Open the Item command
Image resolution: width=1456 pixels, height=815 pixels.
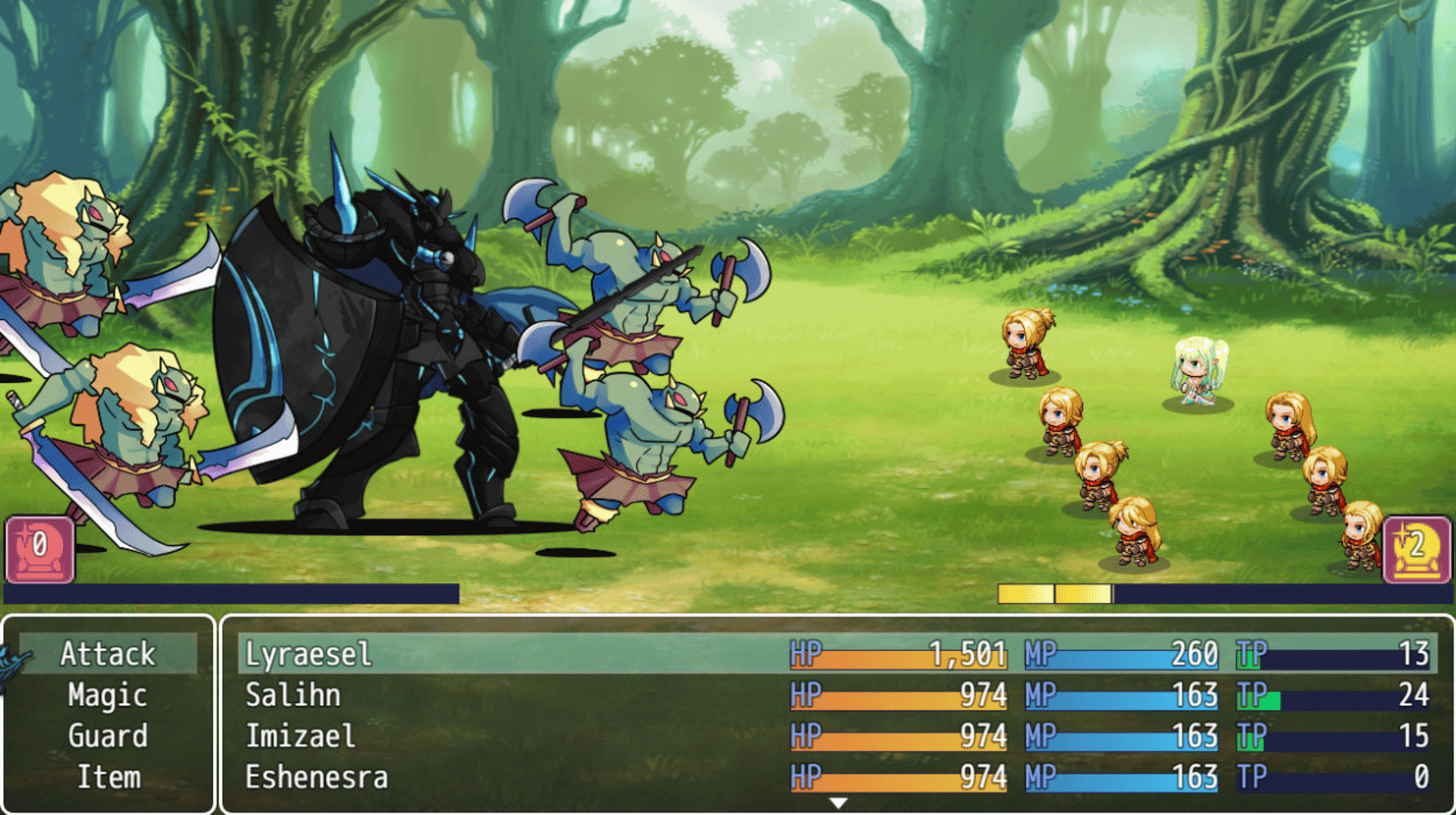point(108,777)
